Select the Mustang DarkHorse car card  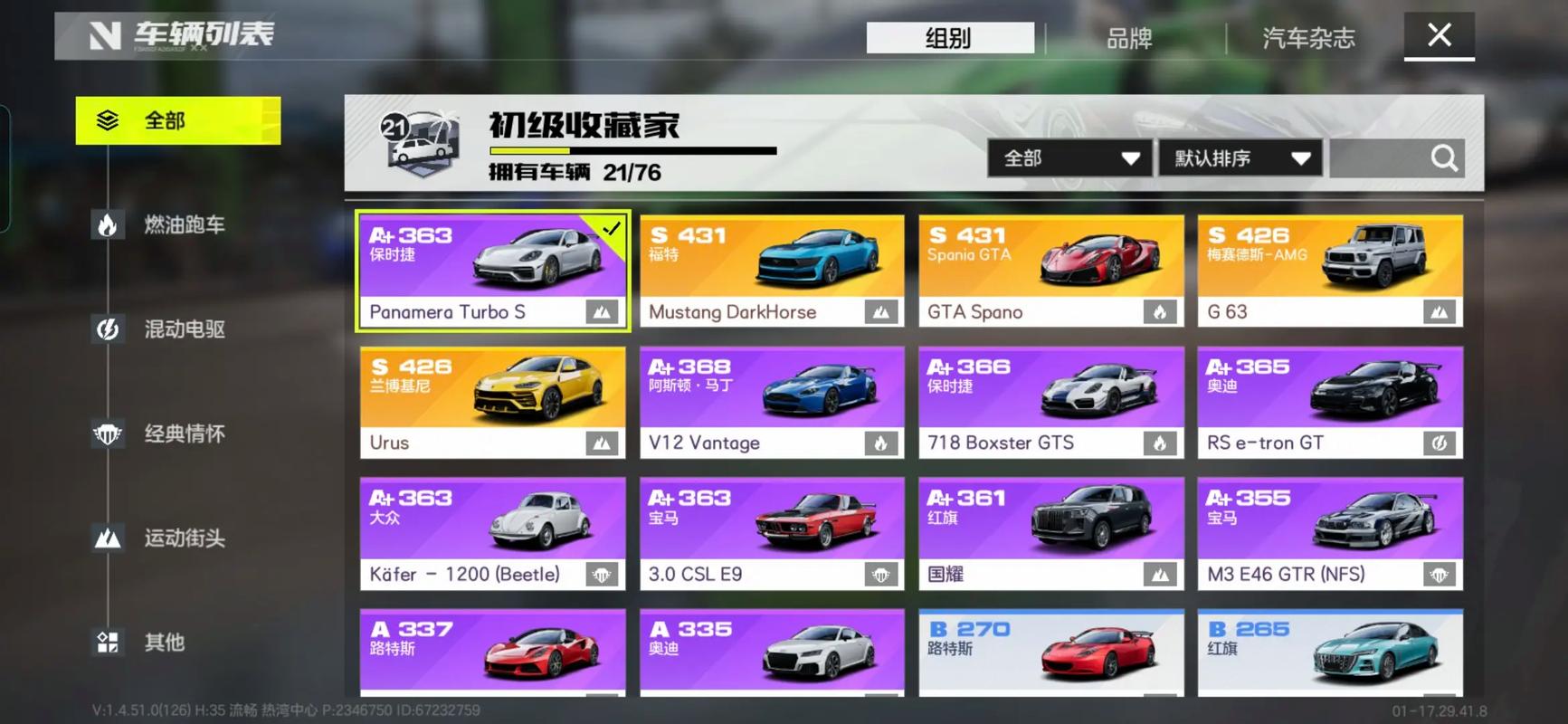pyautogui.click(x=772, y=271)
